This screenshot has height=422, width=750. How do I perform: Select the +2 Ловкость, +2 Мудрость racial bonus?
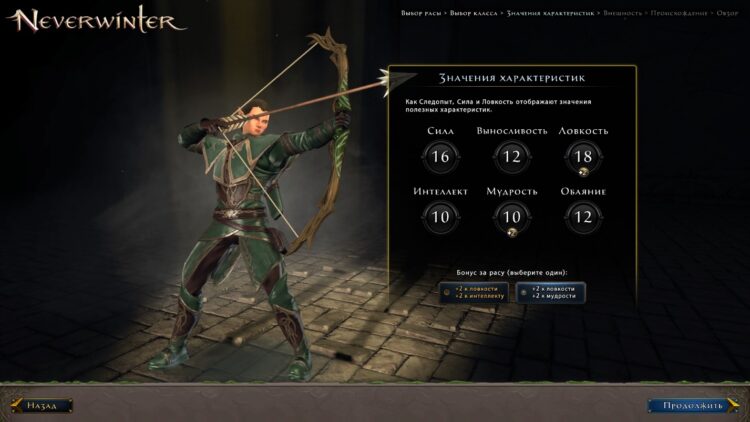(551, 292)
